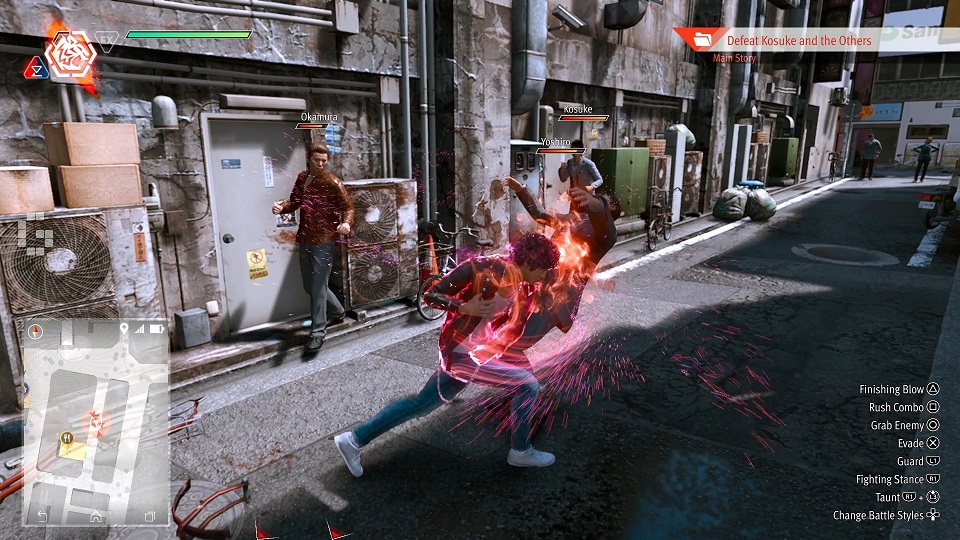Select the red and blue cocktail glass icon

36,68
